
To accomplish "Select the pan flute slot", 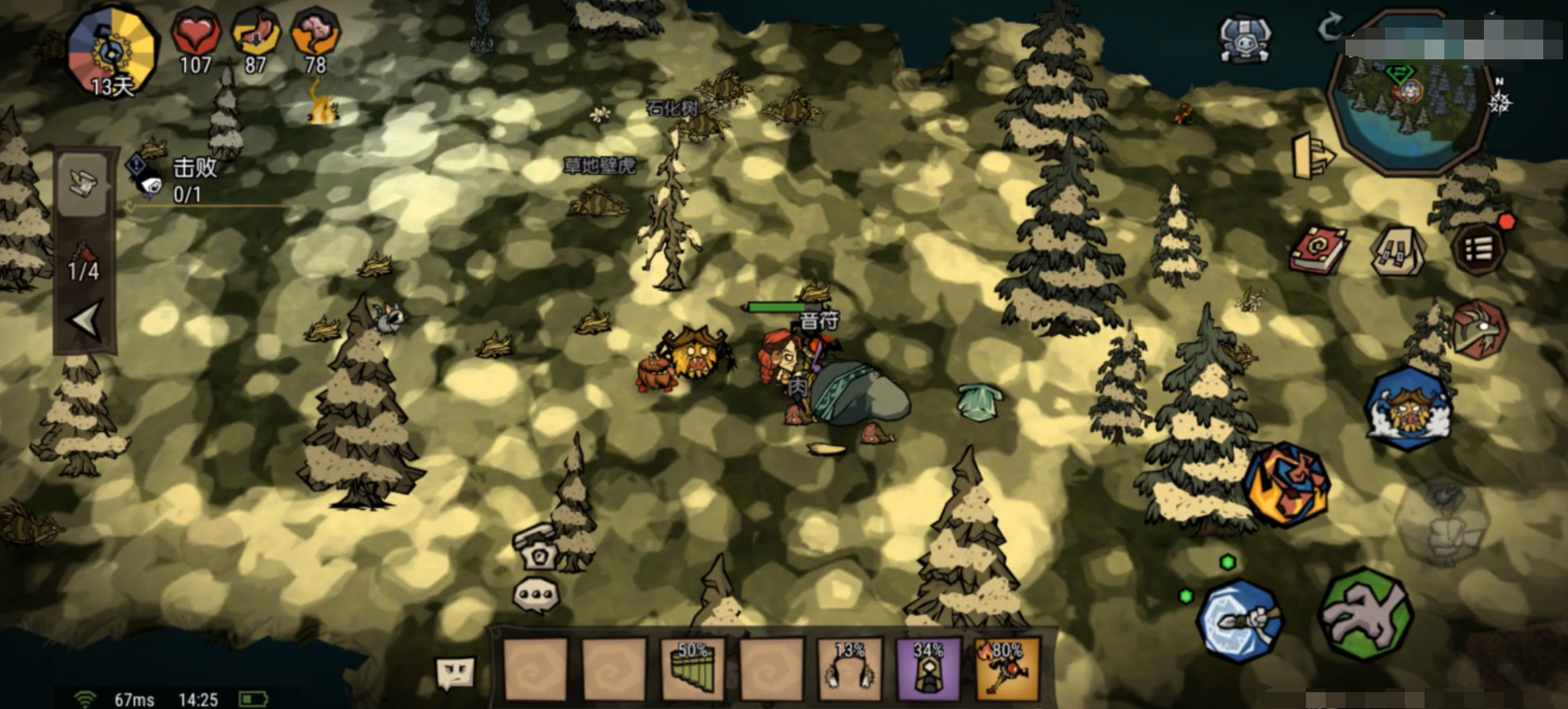I will (x=693, y=668).
